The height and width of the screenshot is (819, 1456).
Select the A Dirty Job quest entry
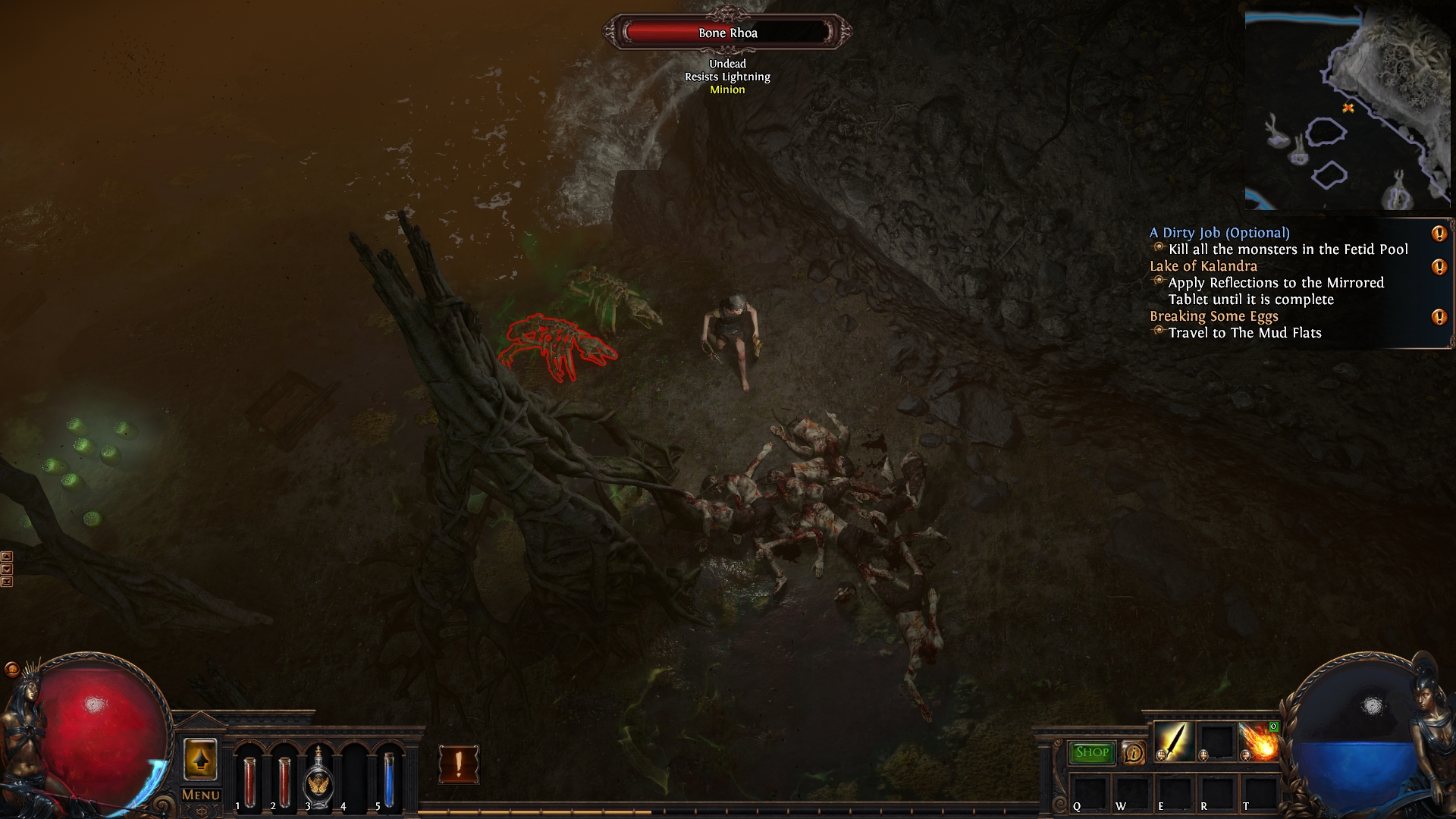(x=1219, y=233)
